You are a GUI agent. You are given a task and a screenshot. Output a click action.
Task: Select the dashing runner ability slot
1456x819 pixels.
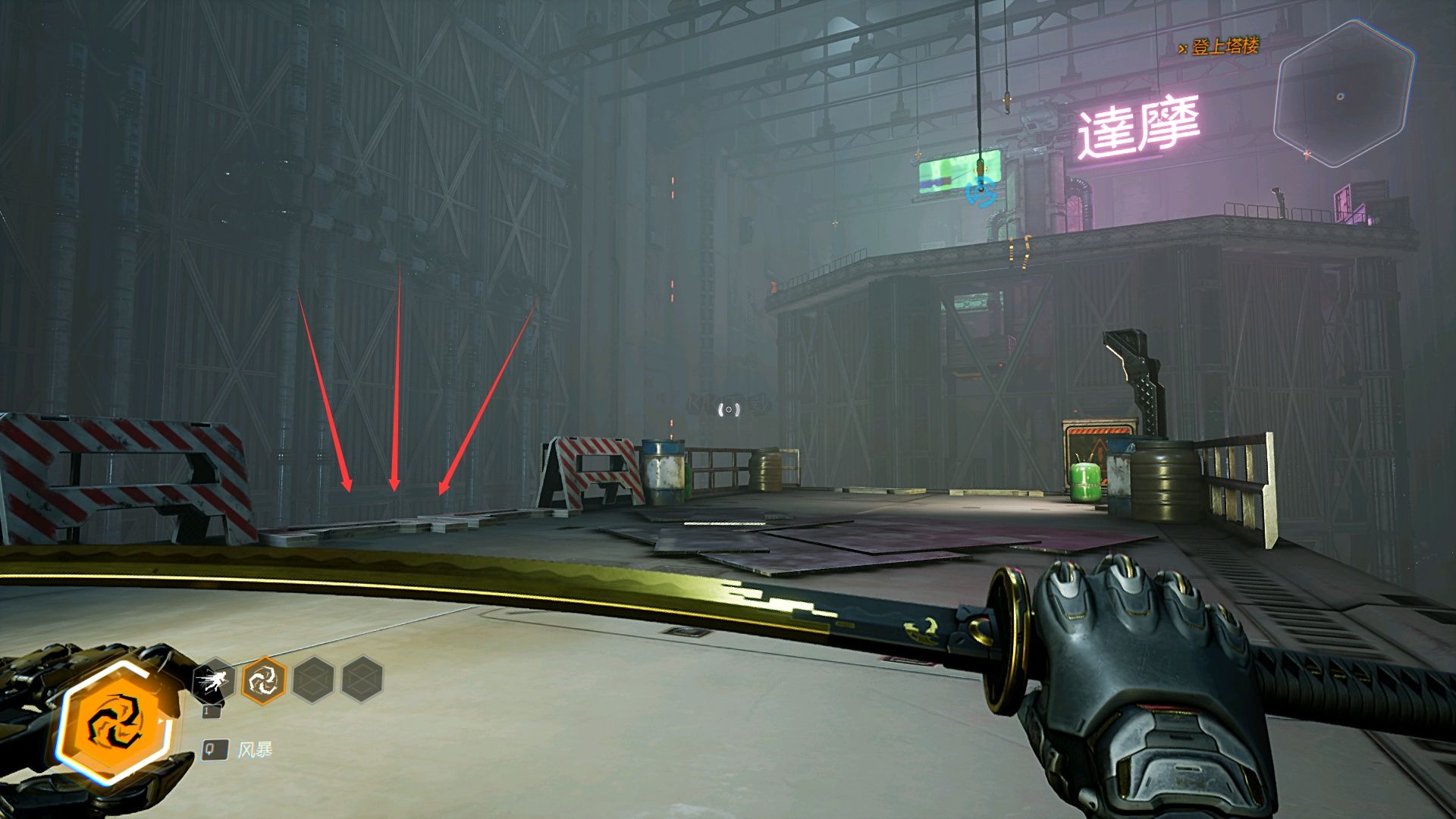(214, 681)
